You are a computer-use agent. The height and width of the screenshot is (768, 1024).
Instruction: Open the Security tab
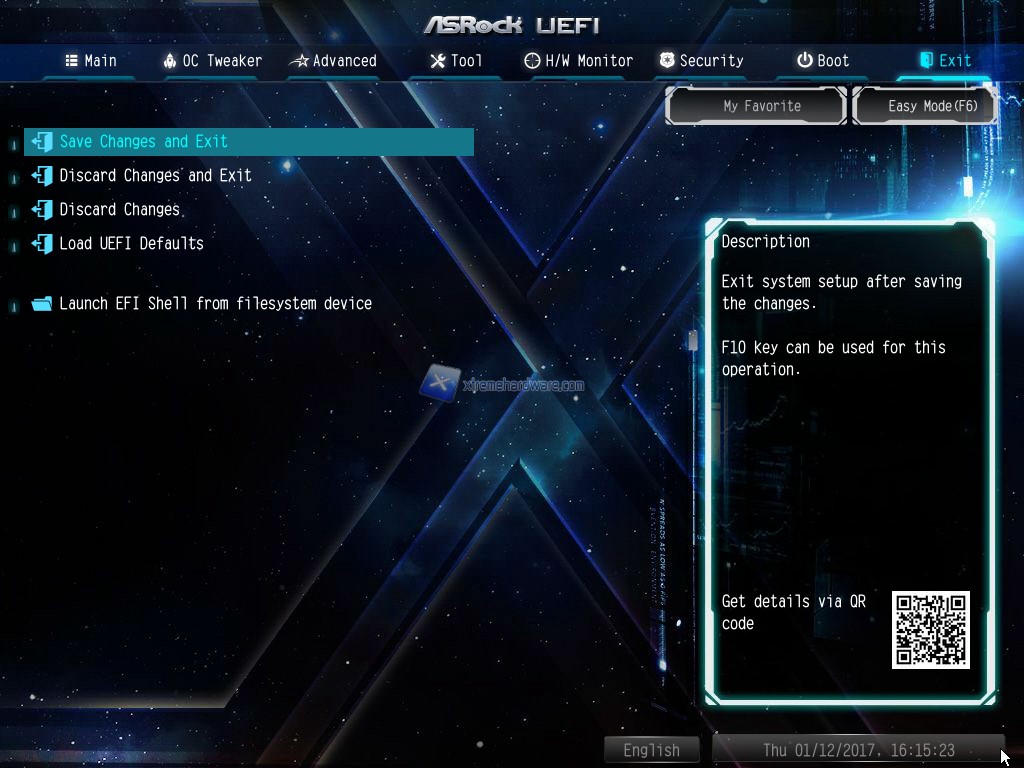(x=701, y=61)
